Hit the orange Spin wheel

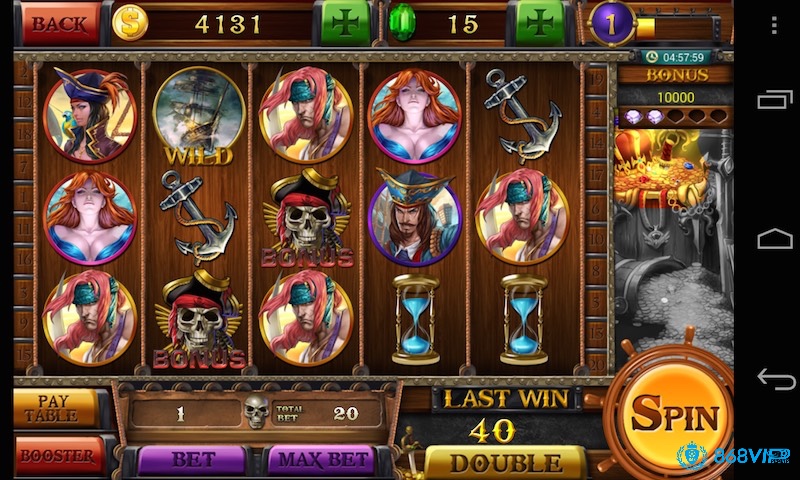673,415
